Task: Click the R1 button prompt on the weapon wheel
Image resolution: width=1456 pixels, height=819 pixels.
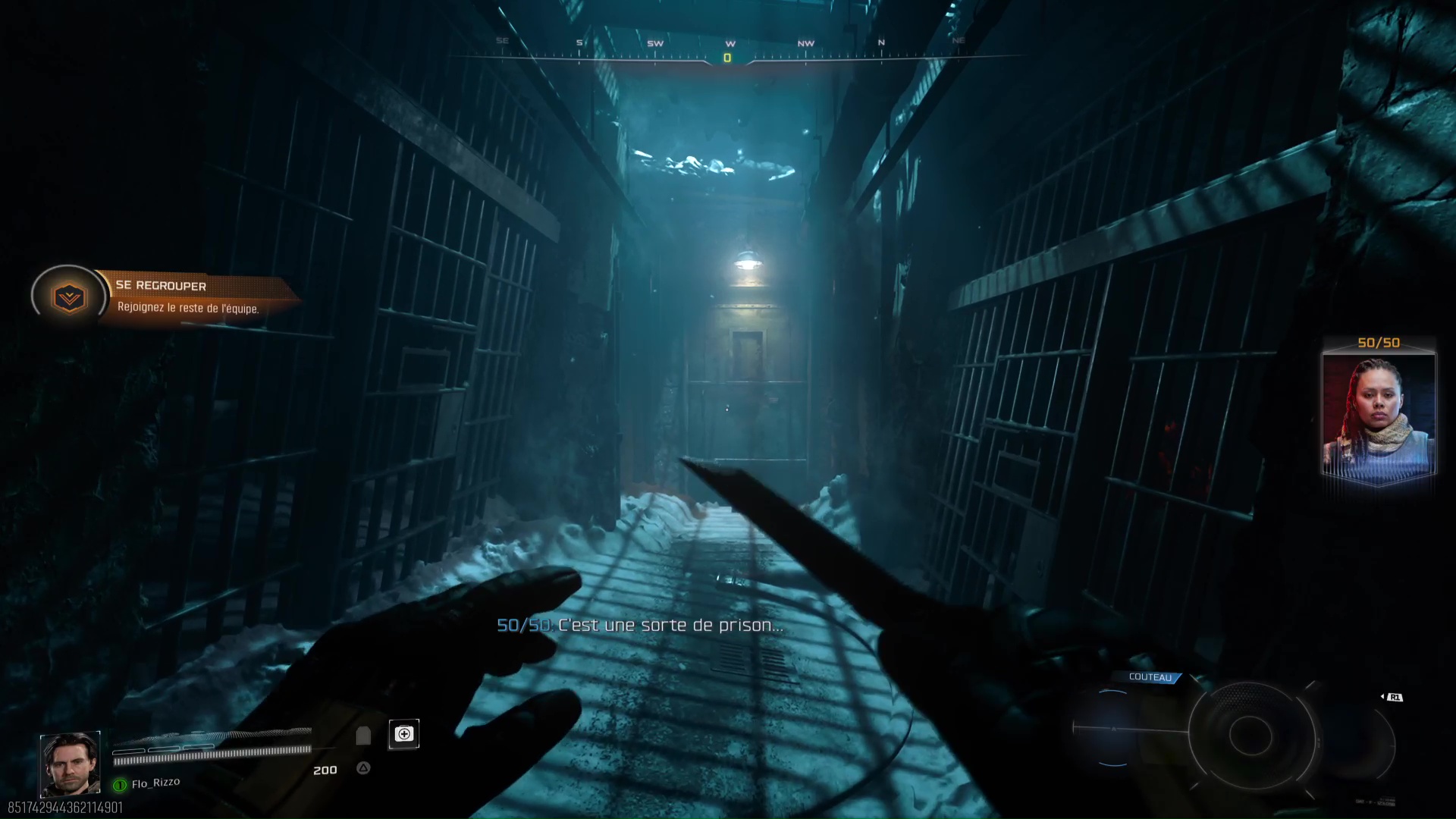Action: pos(1395,698)
